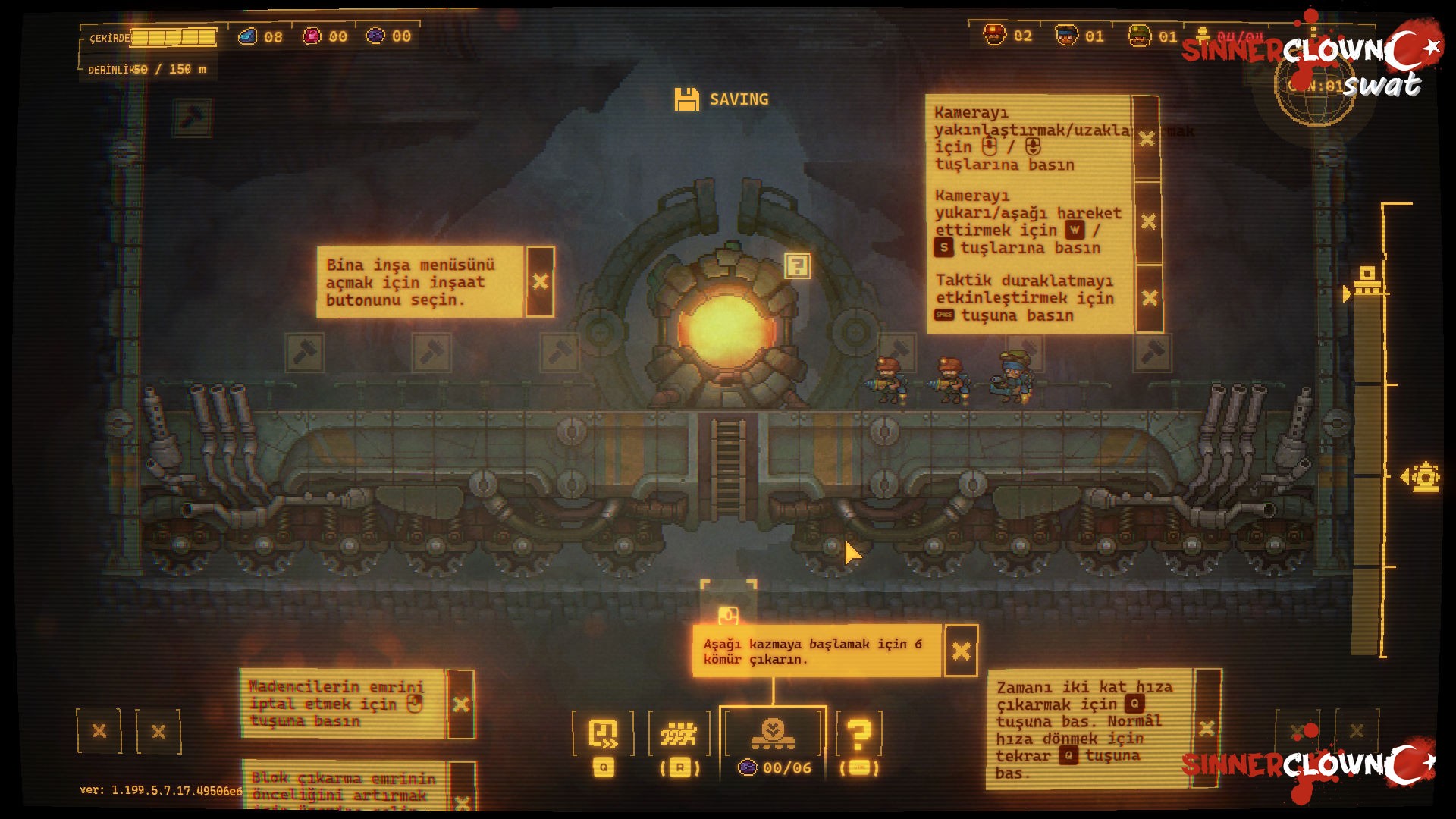
Task: Dismiss the 'Madencilerin emrini iptal' tip
Action: [x=460, y=704]
